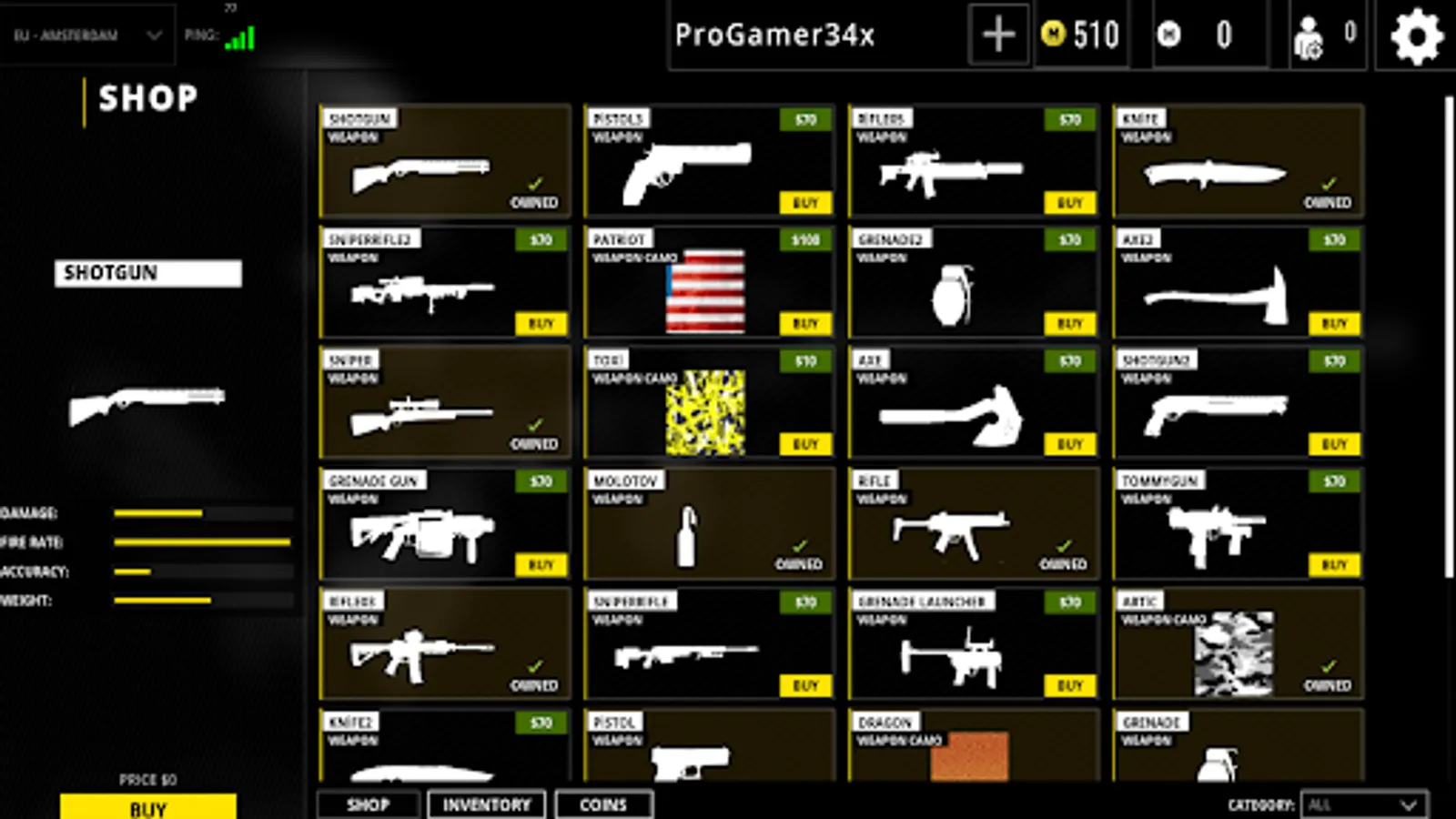The image size is (1456, 819).
Task: Click the gold coin balance icon
Action: tap(1052, 35)
